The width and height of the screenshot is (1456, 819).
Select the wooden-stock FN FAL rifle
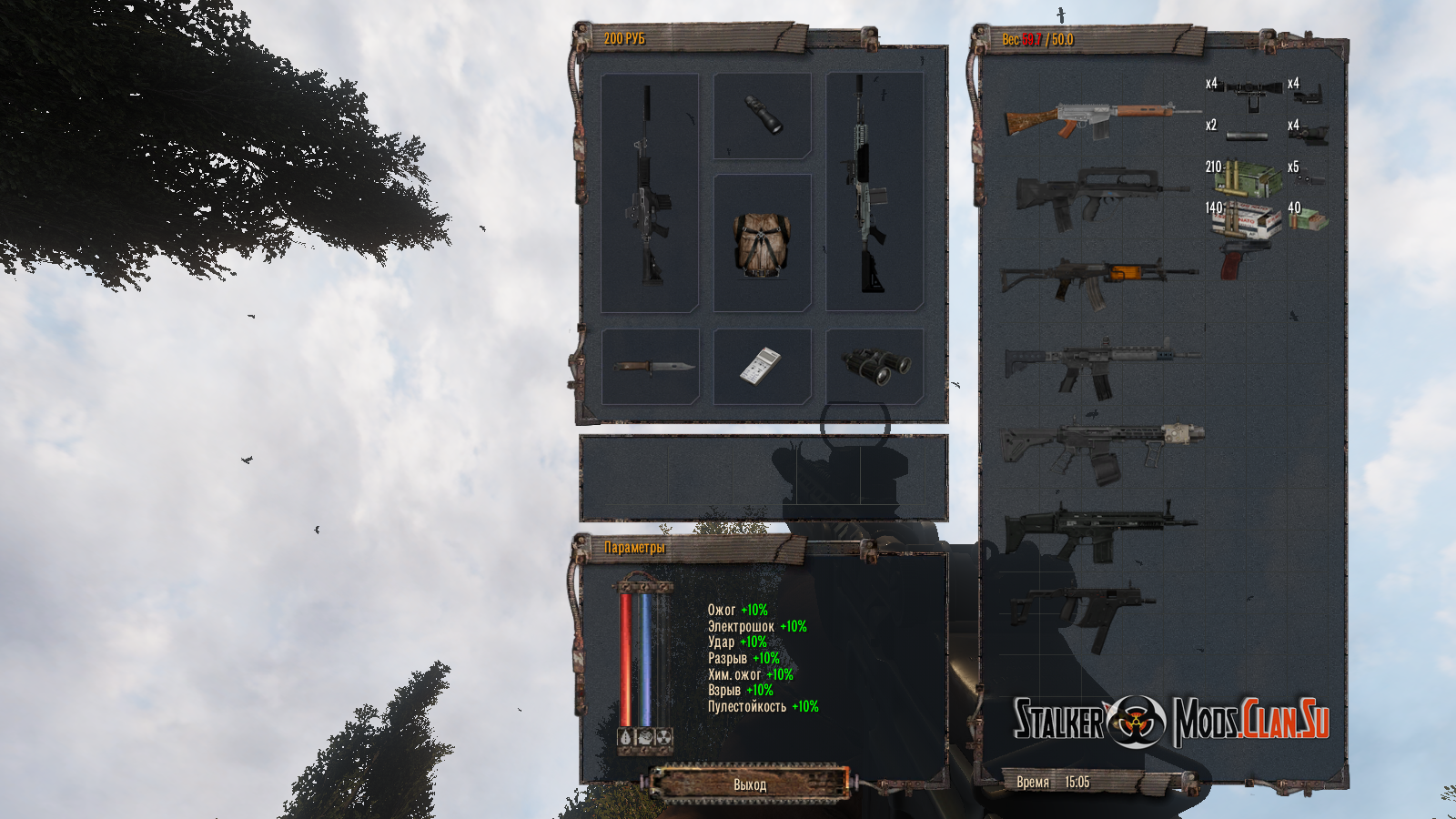pyautogui.click(x=1099, y=119)
